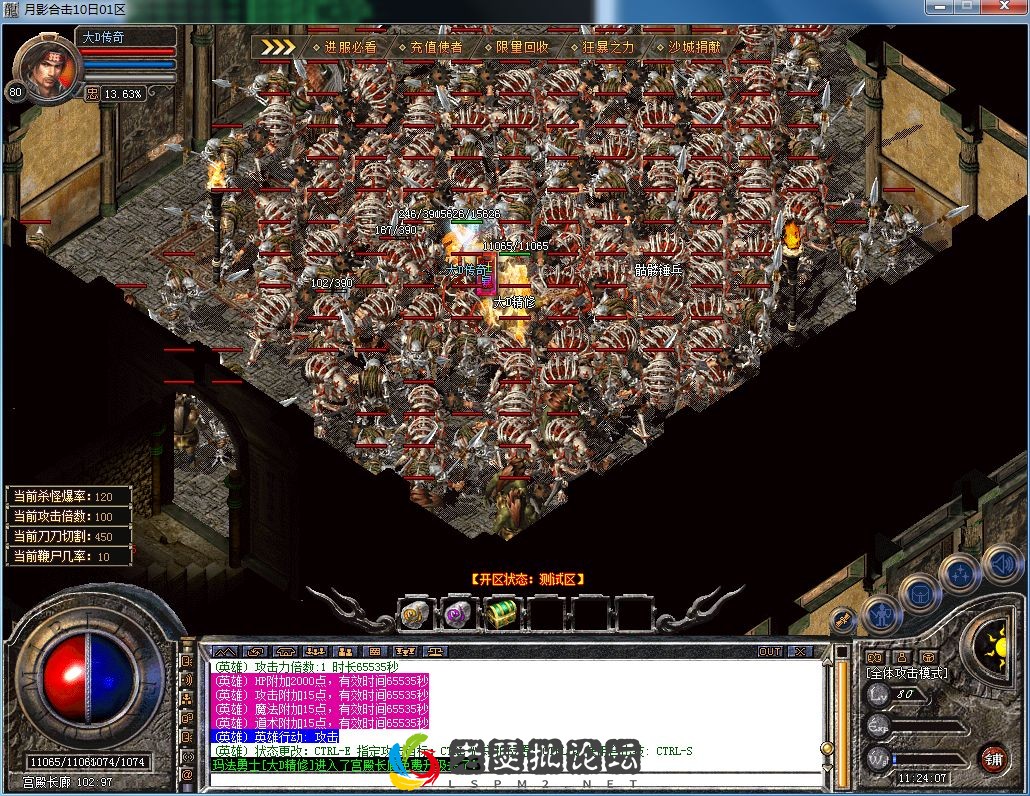Screen dimensions: 1030x796
Task: Click the OUT button above chat
Action: (x=769, y=651)
